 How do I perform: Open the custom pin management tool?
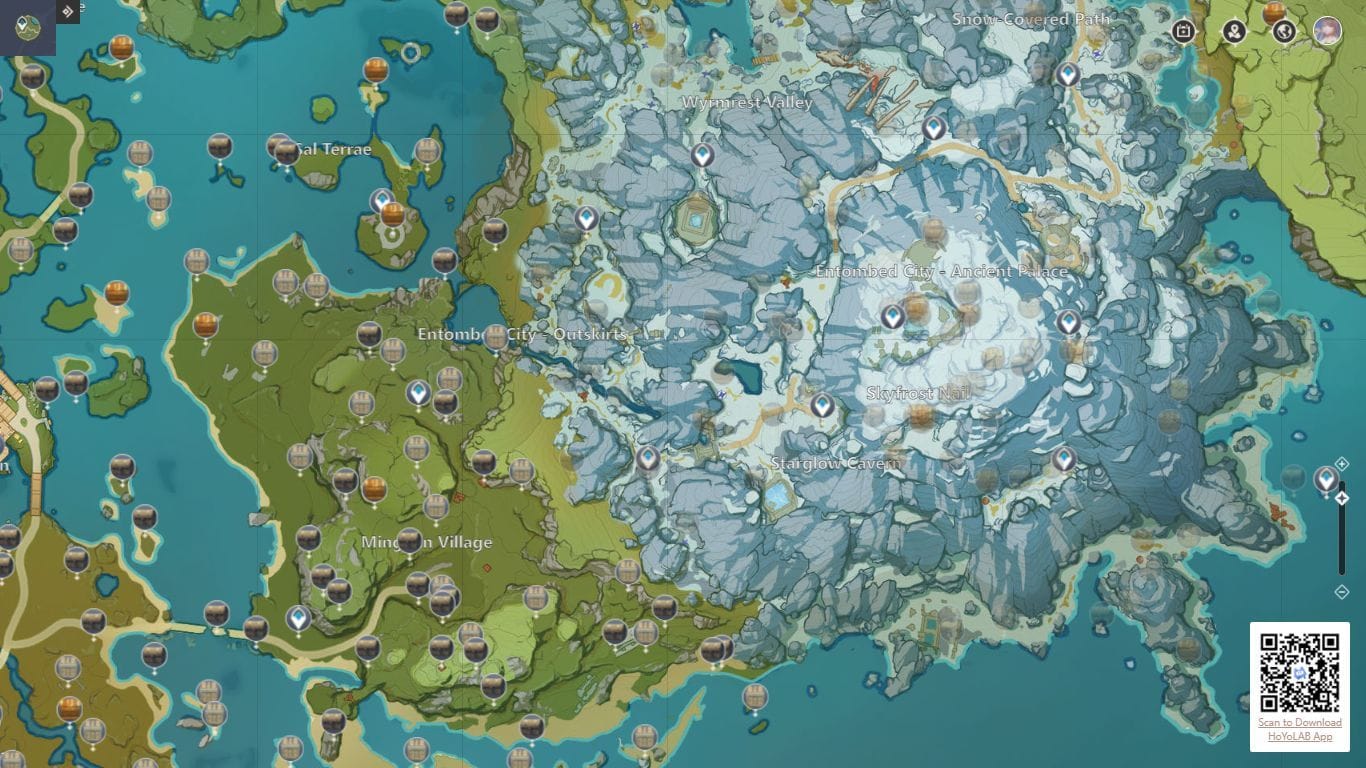click(1232, 30)
